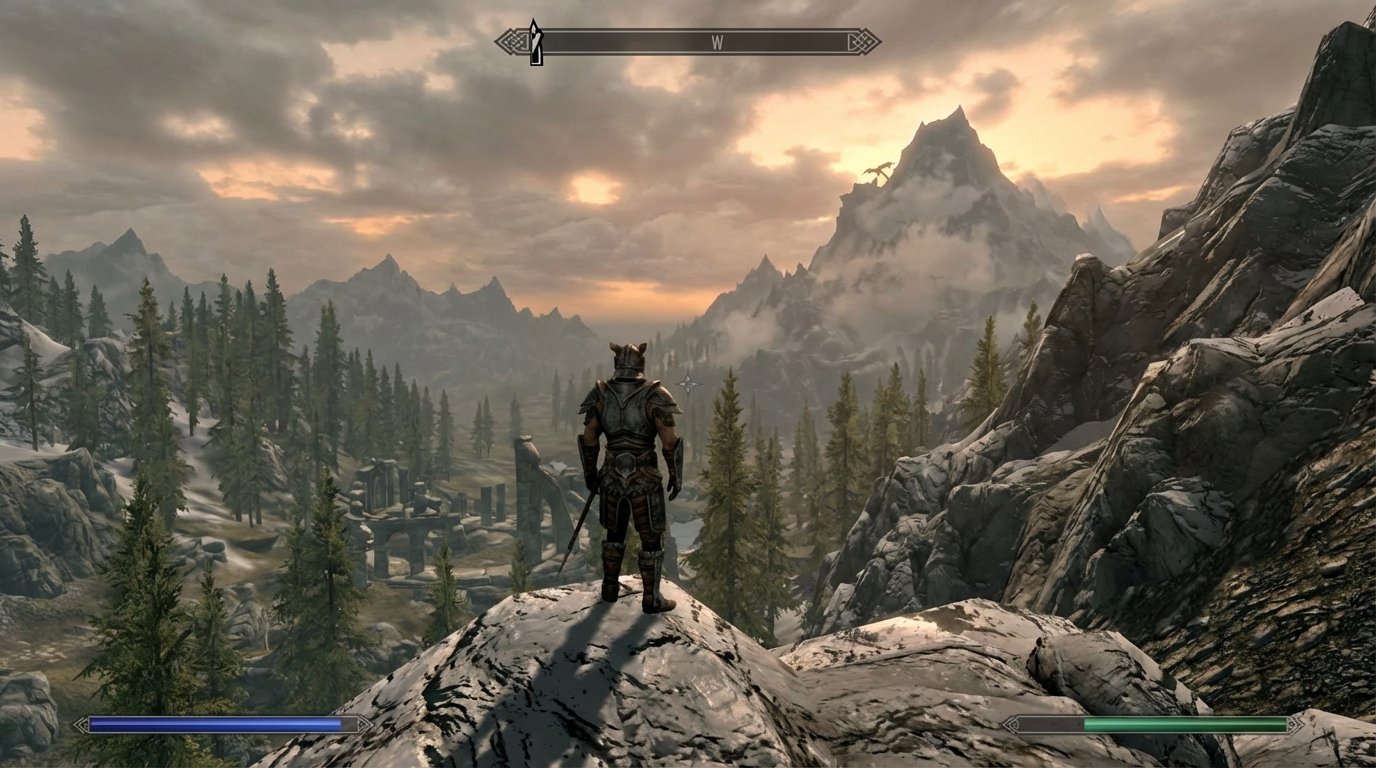This screenshot has width=1376, height=768.
Task: Click the black location marker on the compass
Action: tap(535, 36)
